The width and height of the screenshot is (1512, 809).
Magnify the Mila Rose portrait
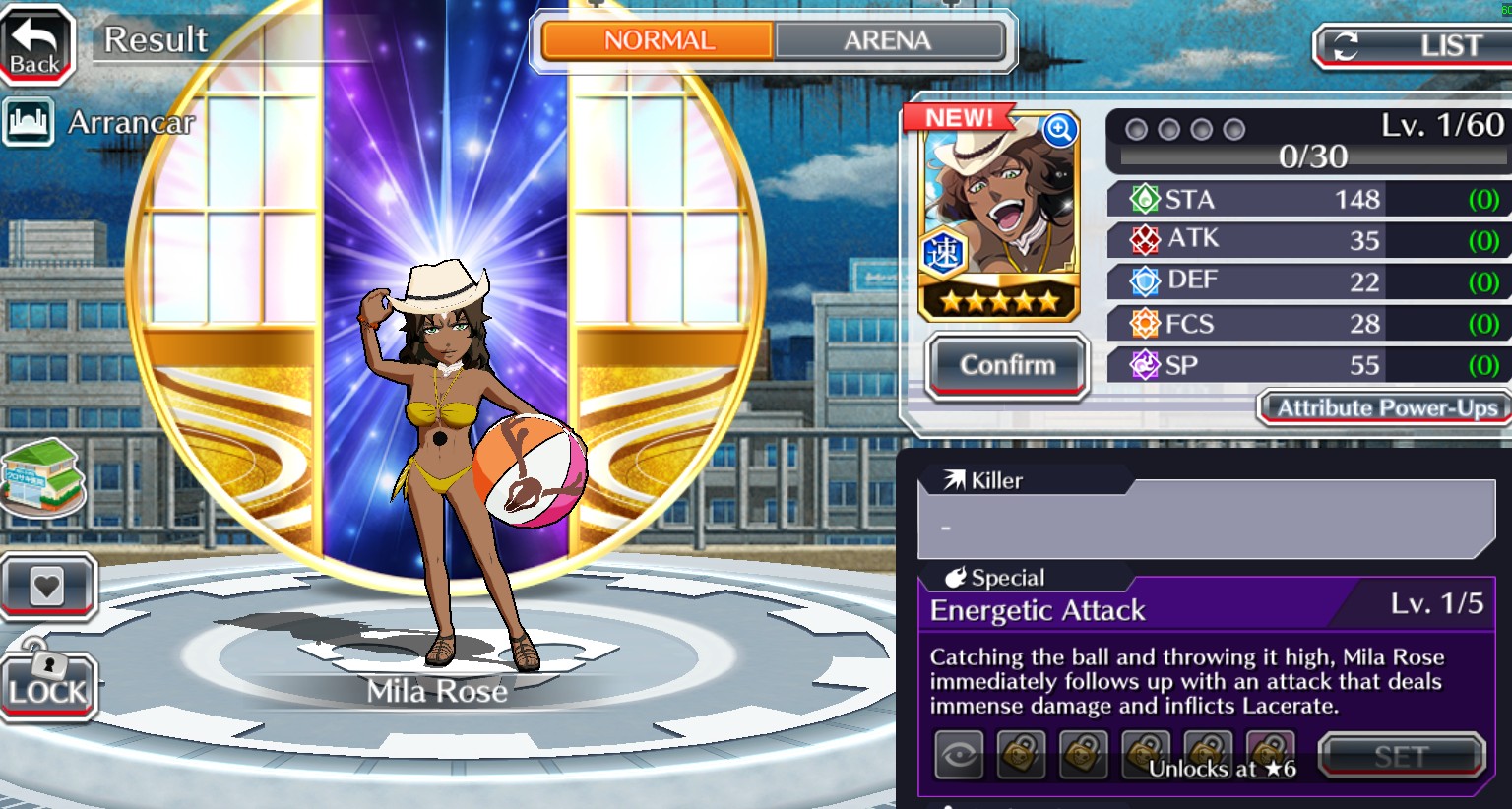coord(1059,129)
